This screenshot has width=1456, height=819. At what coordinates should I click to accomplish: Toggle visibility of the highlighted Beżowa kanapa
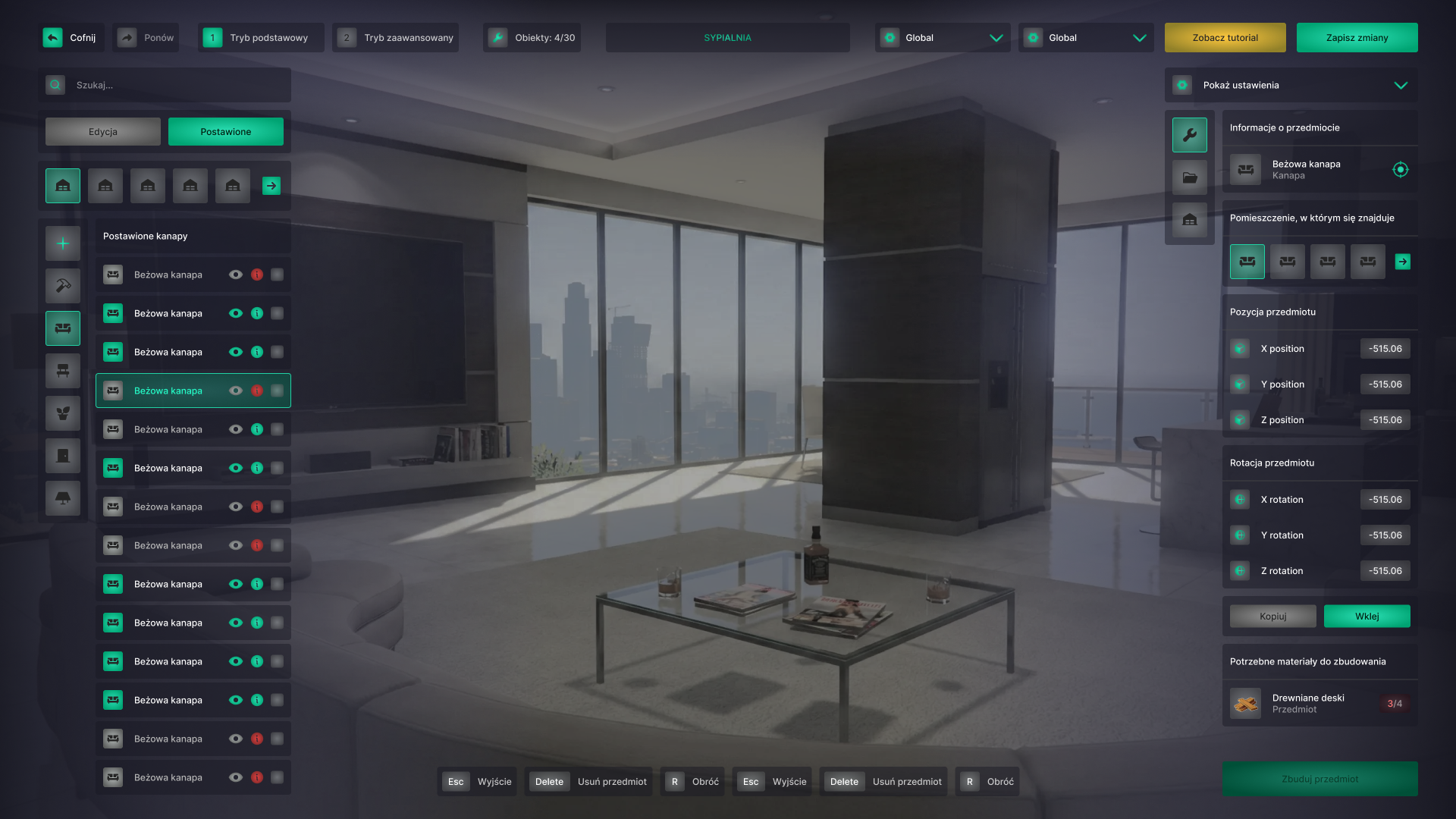click(x=236, y=391)
